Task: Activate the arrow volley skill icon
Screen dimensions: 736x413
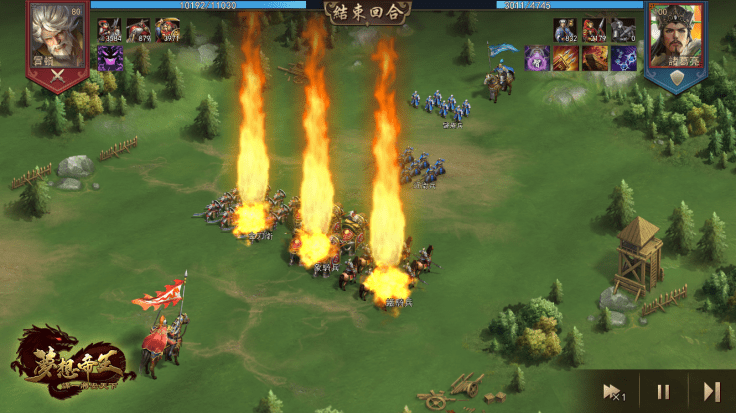Action: [566, 58]
